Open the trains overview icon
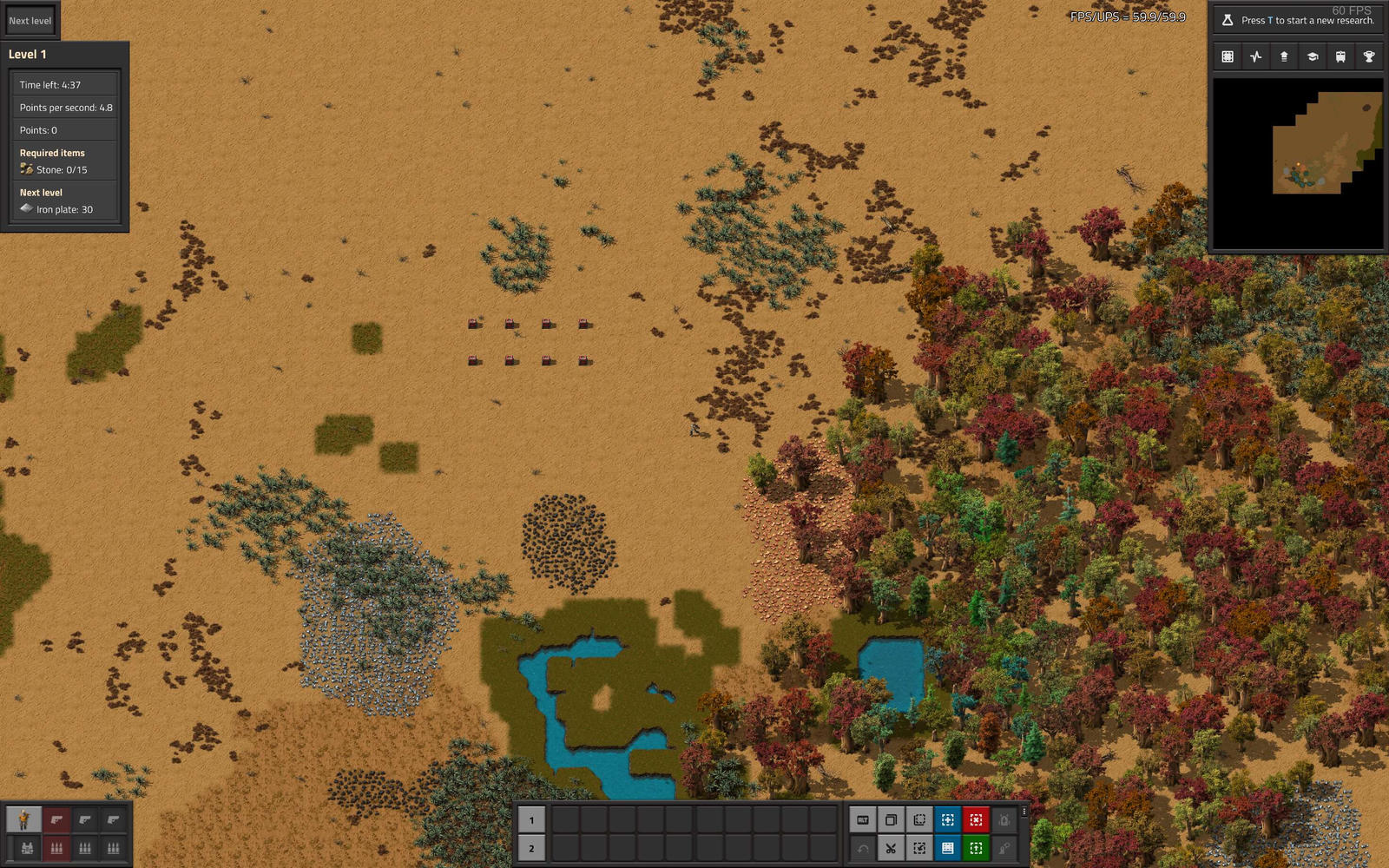The width and height of the screenshot is (1389, 868). [1340, 56]
